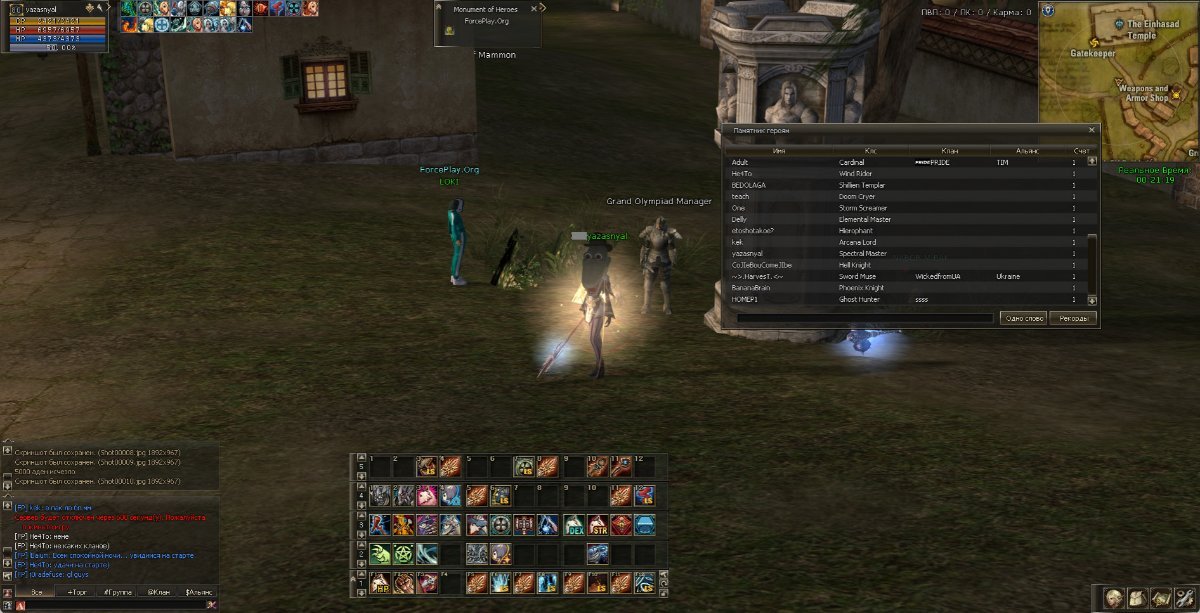Close the Monument of Heroes list window

coord(1092,130)
